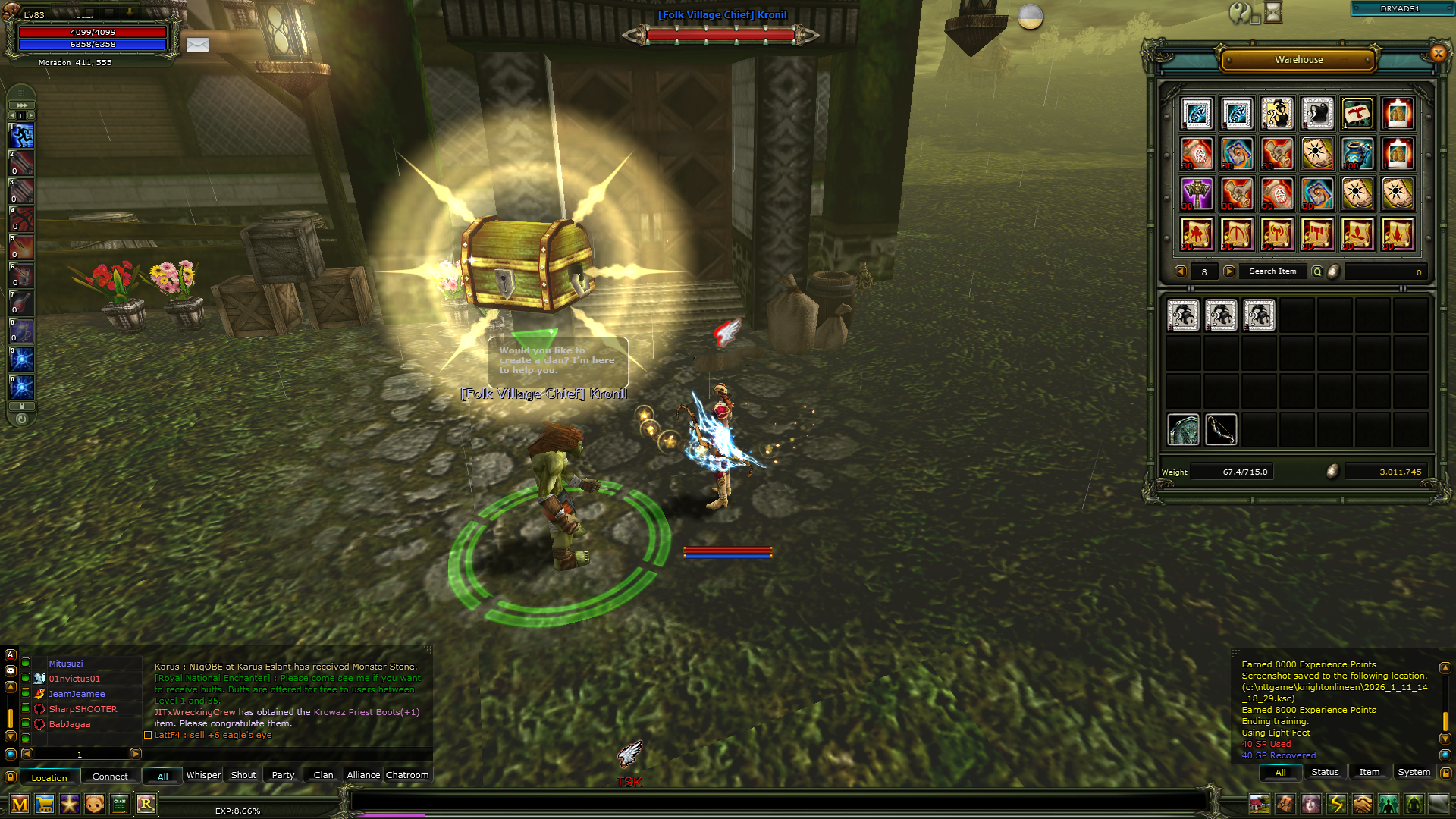Switch to the System message tab
The width and height of the screenshot is (1456, 819).
click(1414, 772)
